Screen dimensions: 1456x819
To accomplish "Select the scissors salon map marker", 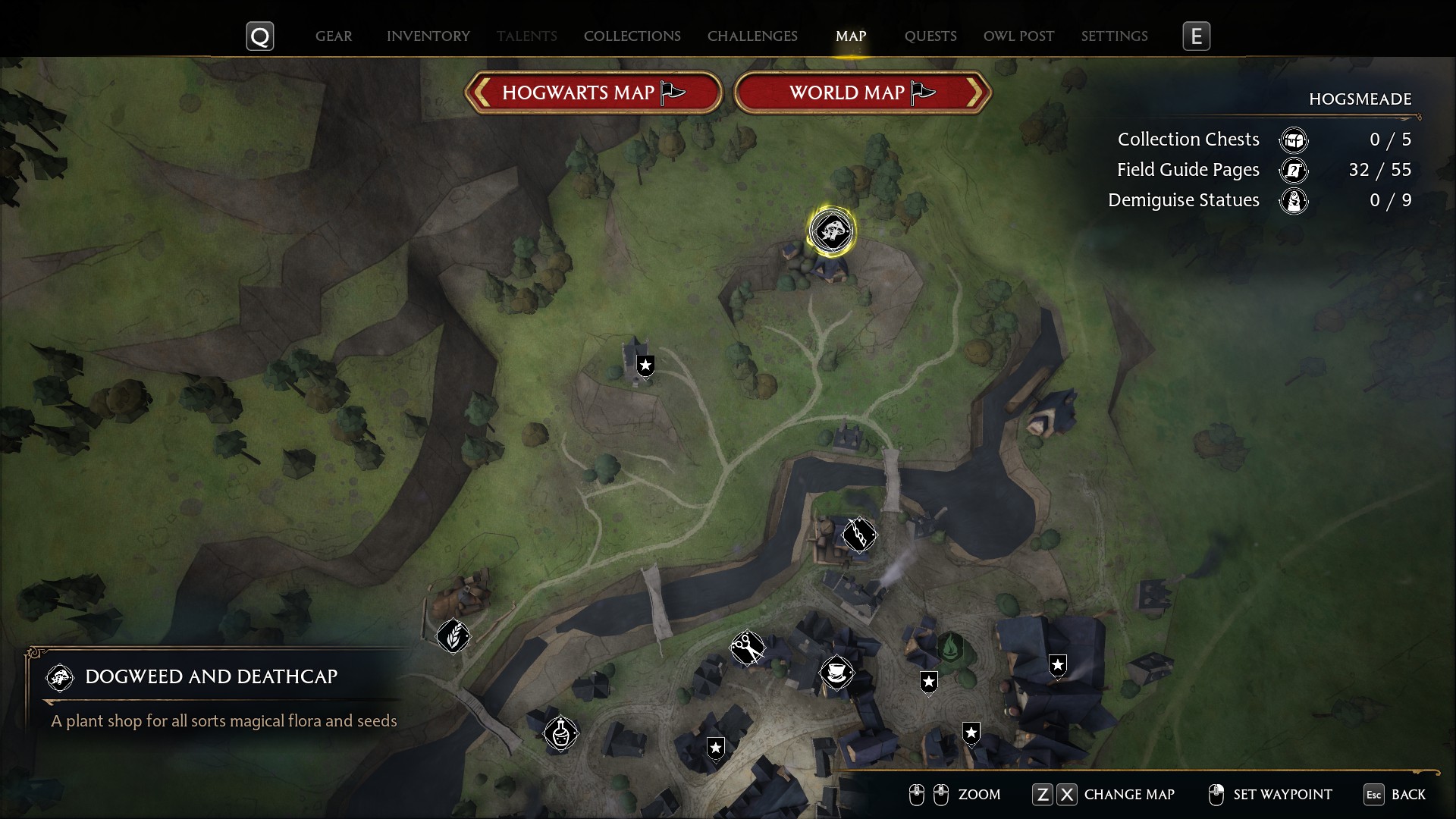I will pyautogui.click(x=748, y=648).
